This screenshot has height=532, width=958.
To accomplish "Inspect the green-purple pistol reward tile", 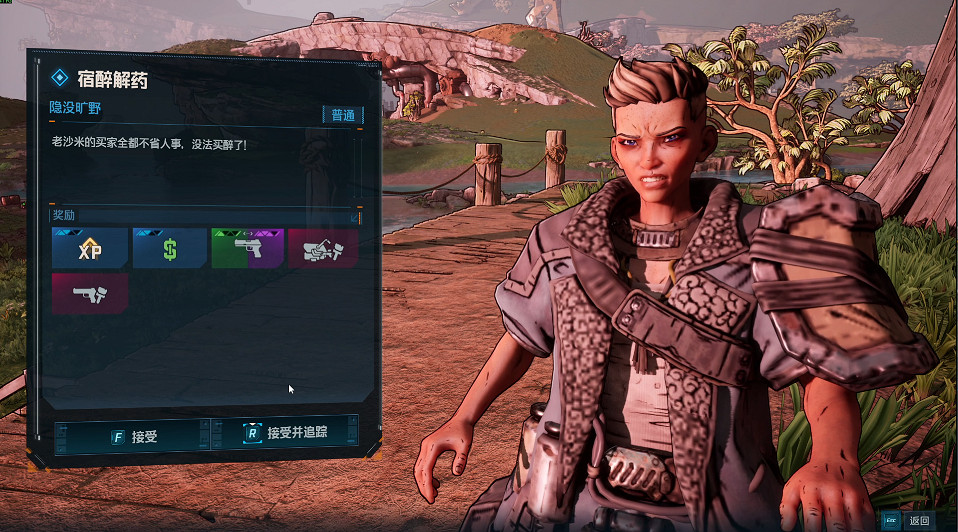I will 248,248.
